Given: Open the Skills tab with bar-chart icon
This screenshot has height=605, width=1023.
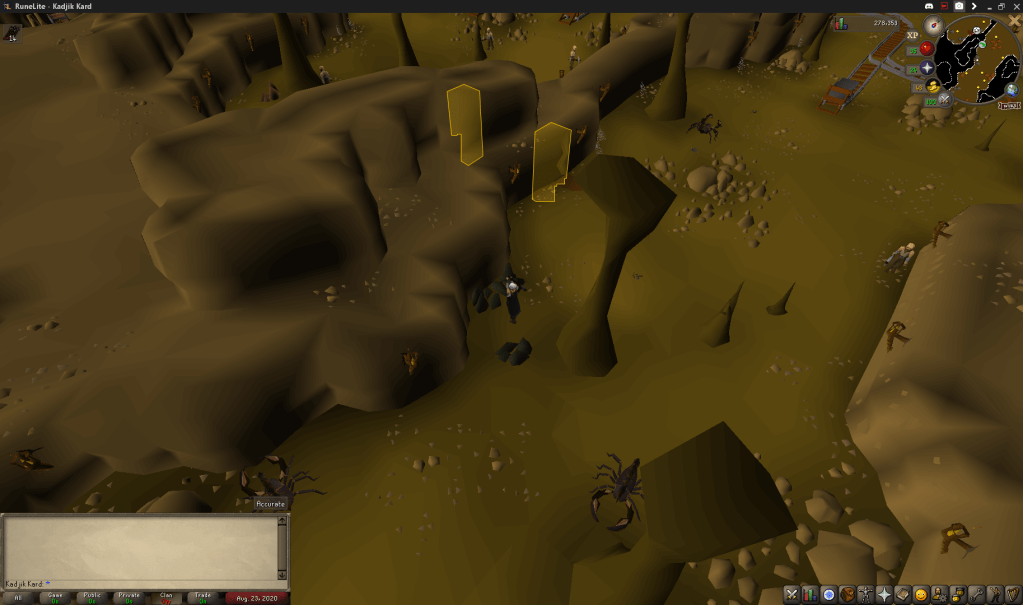Looking at the screenshot, I should coord(810,595).
